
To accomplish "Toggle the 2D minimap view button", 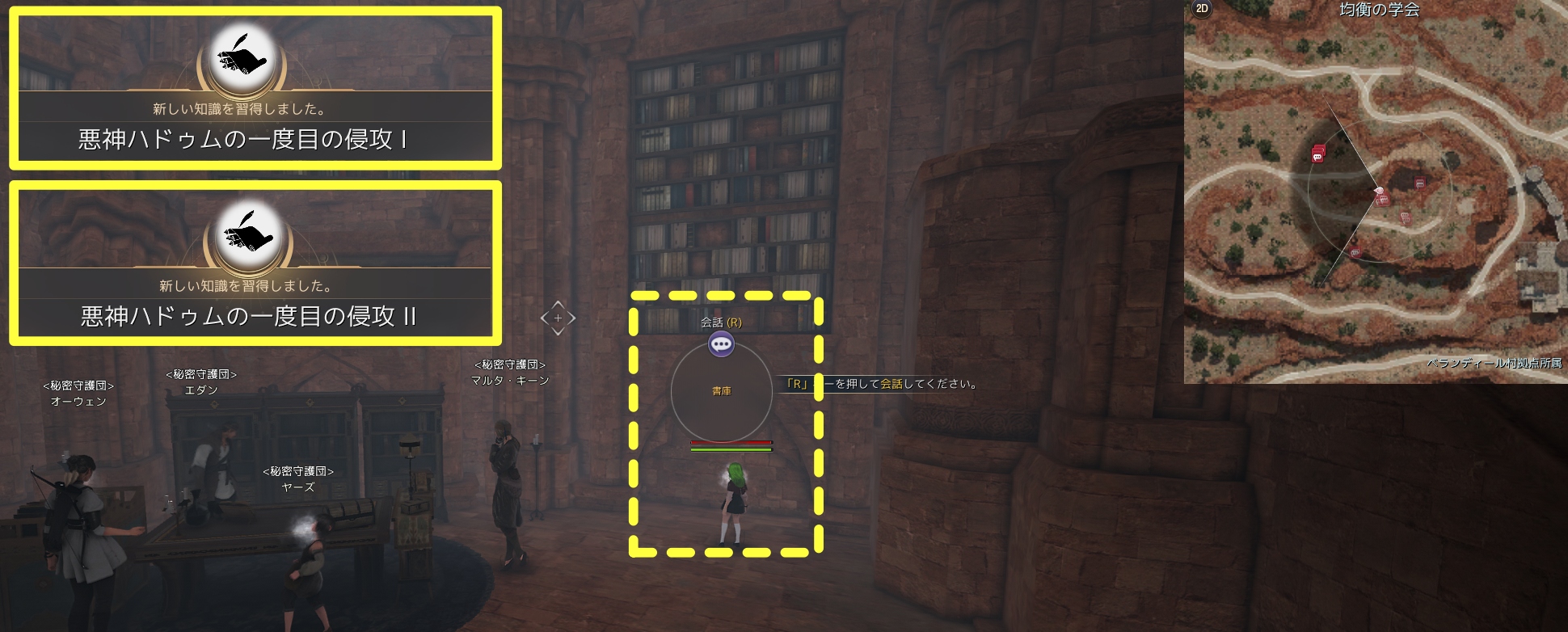I will pos(1202,9).
